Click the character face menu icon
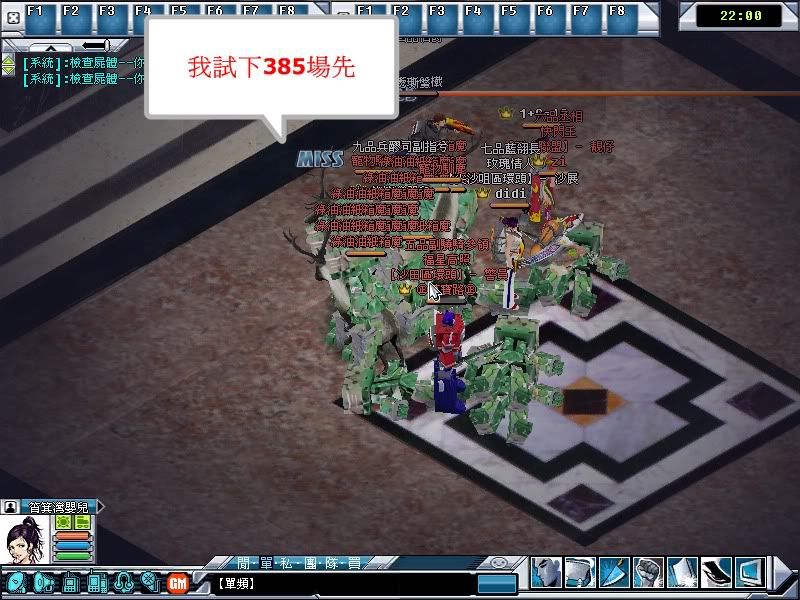Screen dimensions: 800x600 tap(547, 571)
